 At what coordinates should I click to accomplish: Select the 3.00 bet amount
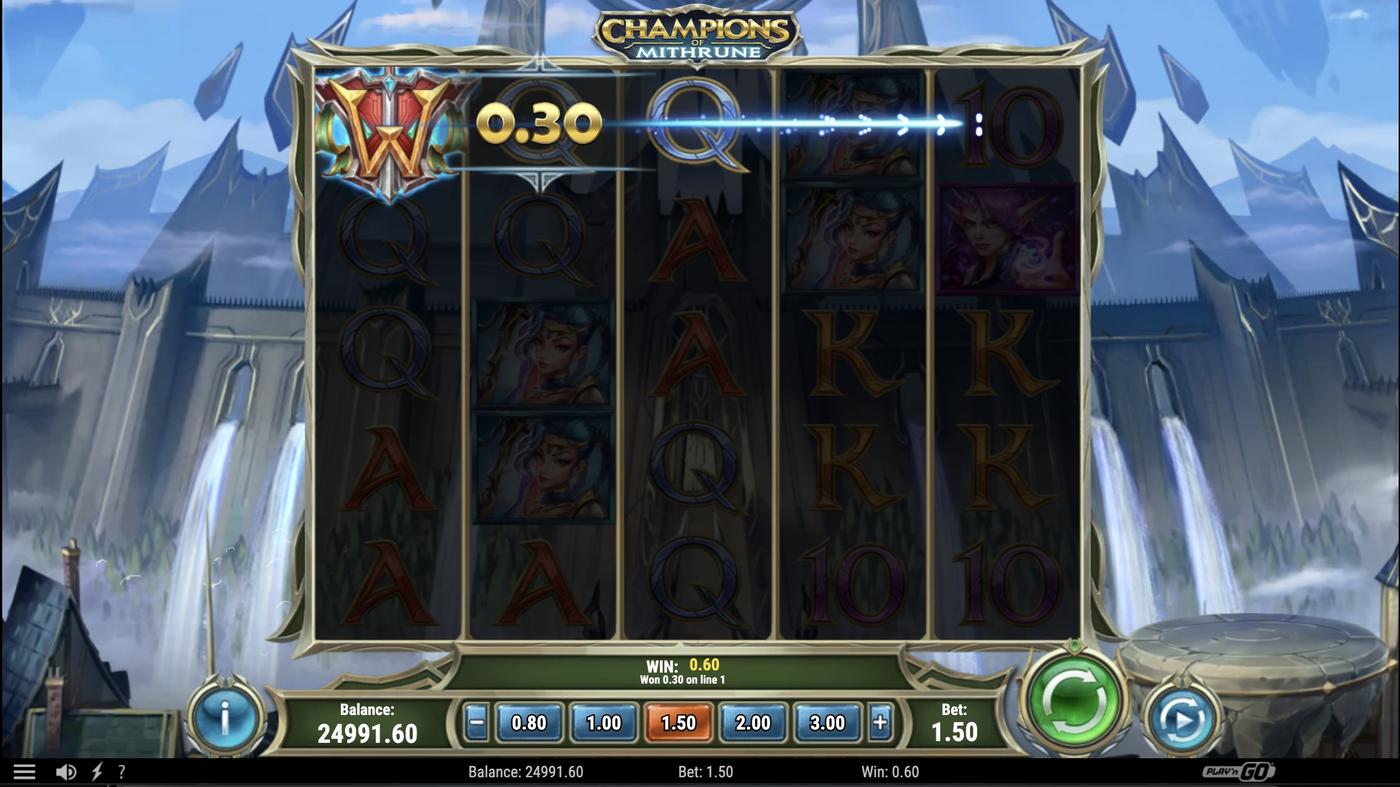click(x=827, y=722)
